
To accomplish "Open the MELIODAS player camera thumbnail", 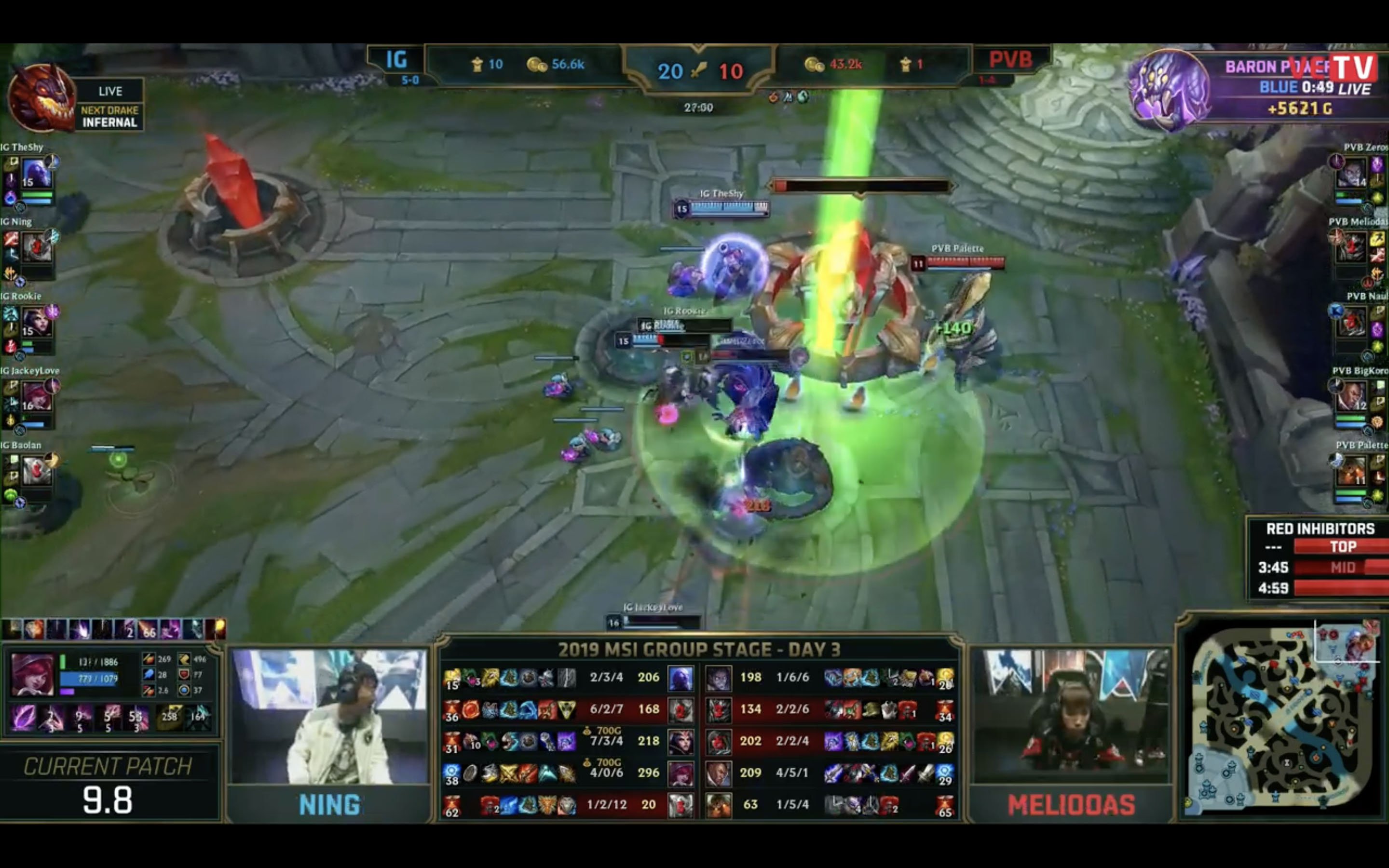I will [1071, 717].
